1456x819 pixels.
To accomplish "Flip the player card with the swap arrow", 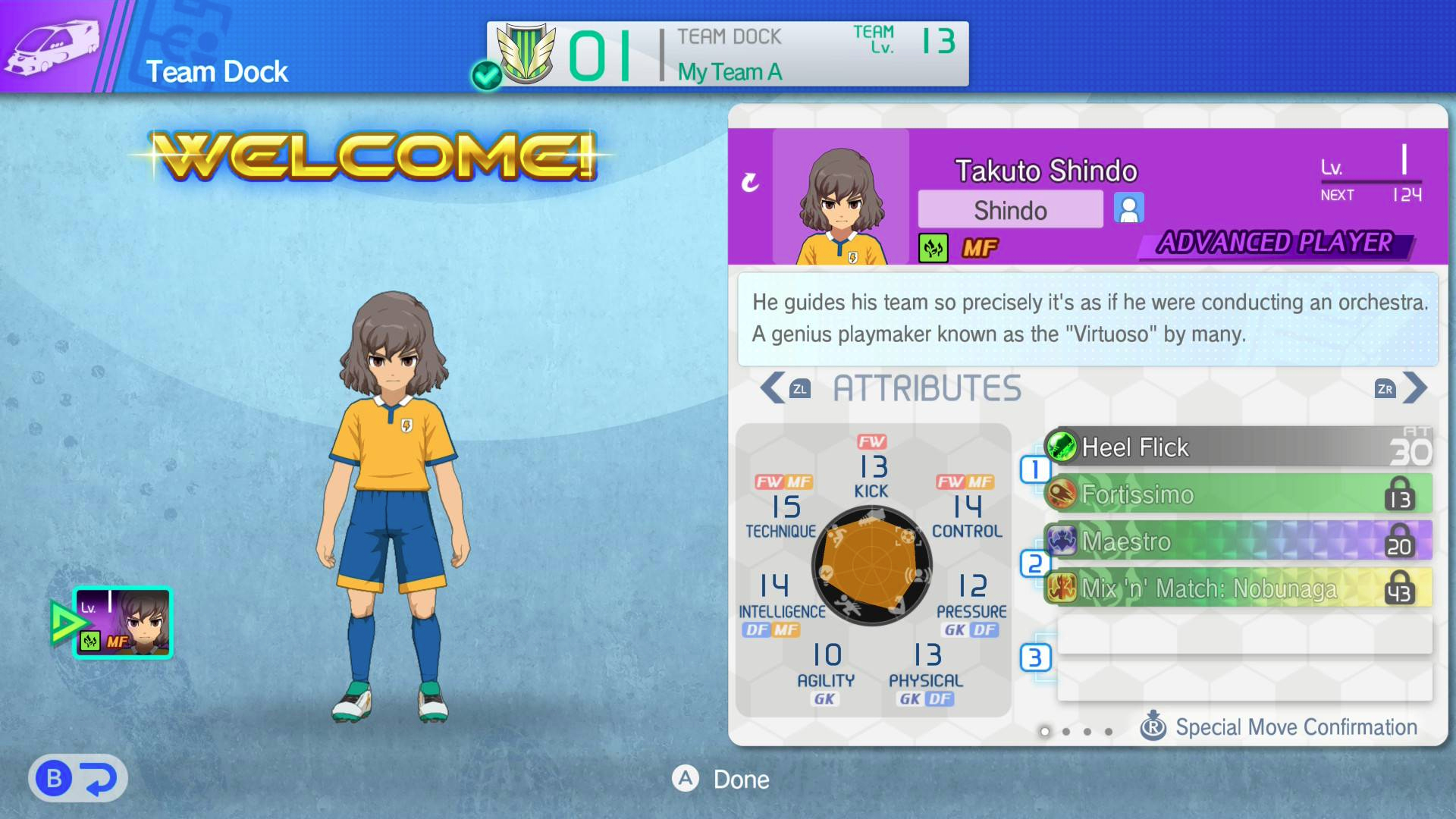I will 750,182.
